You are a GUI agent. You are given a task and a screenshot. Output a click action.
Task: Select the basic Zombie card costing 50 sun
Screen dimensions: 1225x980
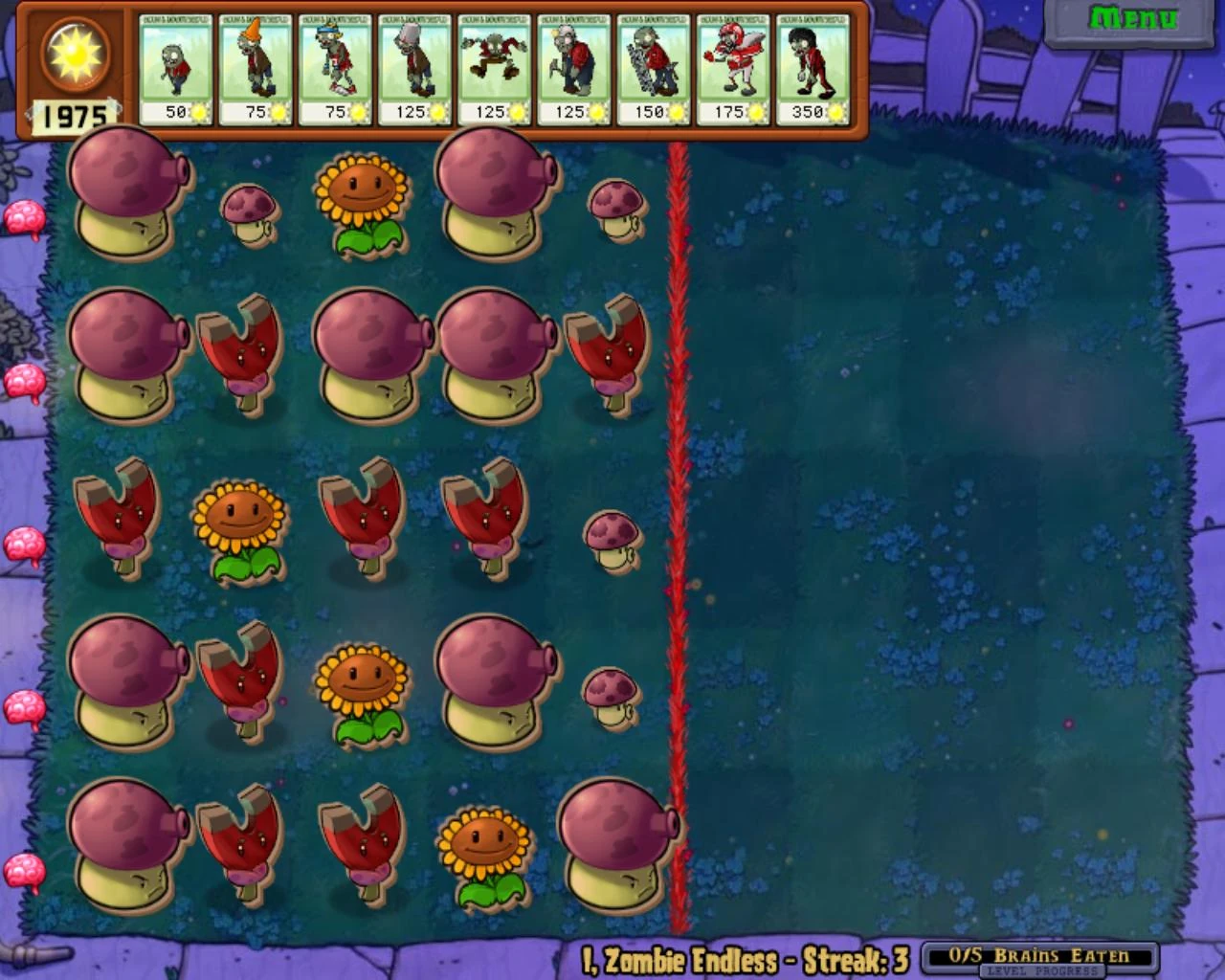177,67
